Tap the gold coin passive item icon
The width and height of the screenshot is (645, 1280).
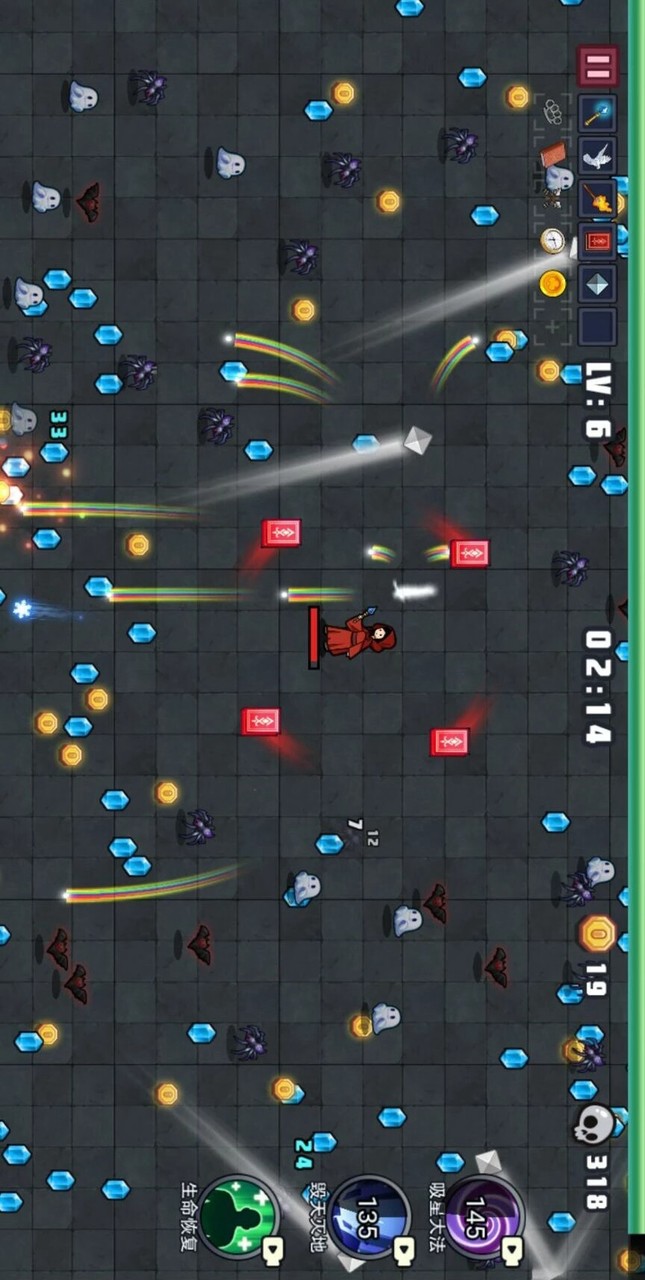click(x=553, y=284)
